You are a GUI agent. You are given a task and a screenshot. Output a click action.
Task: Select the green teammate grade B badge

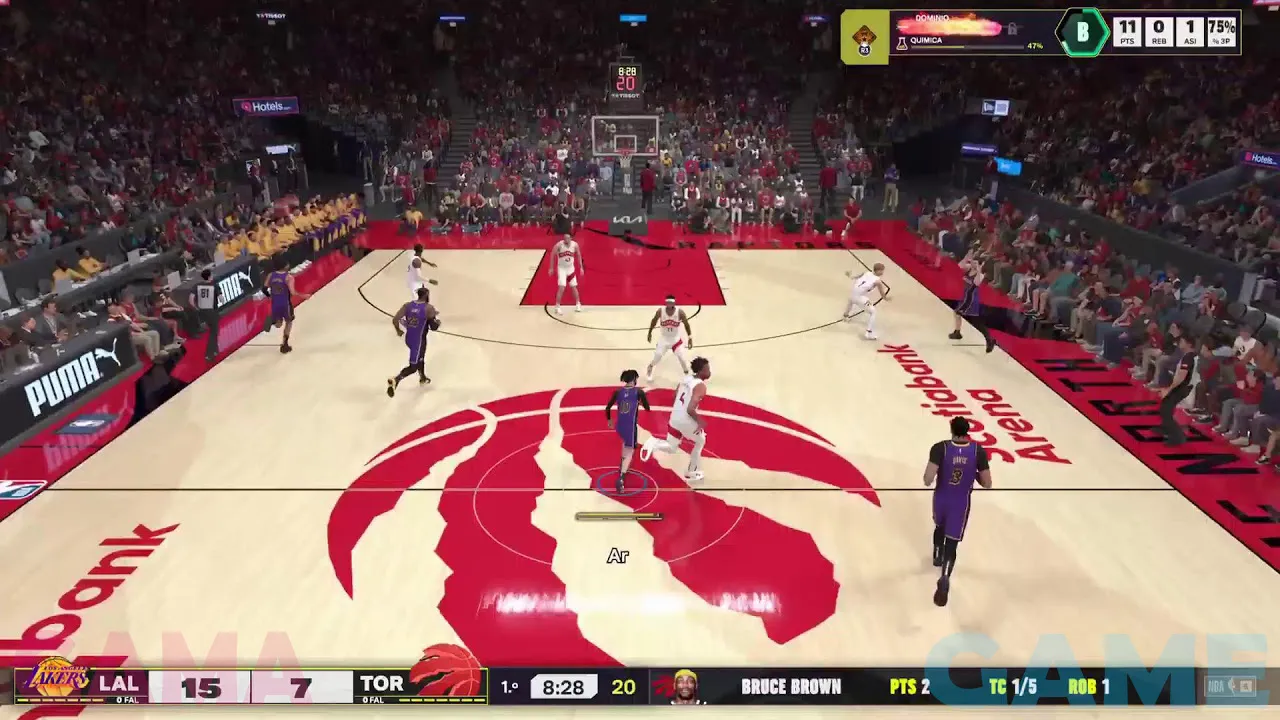[x=1082, y=33]
